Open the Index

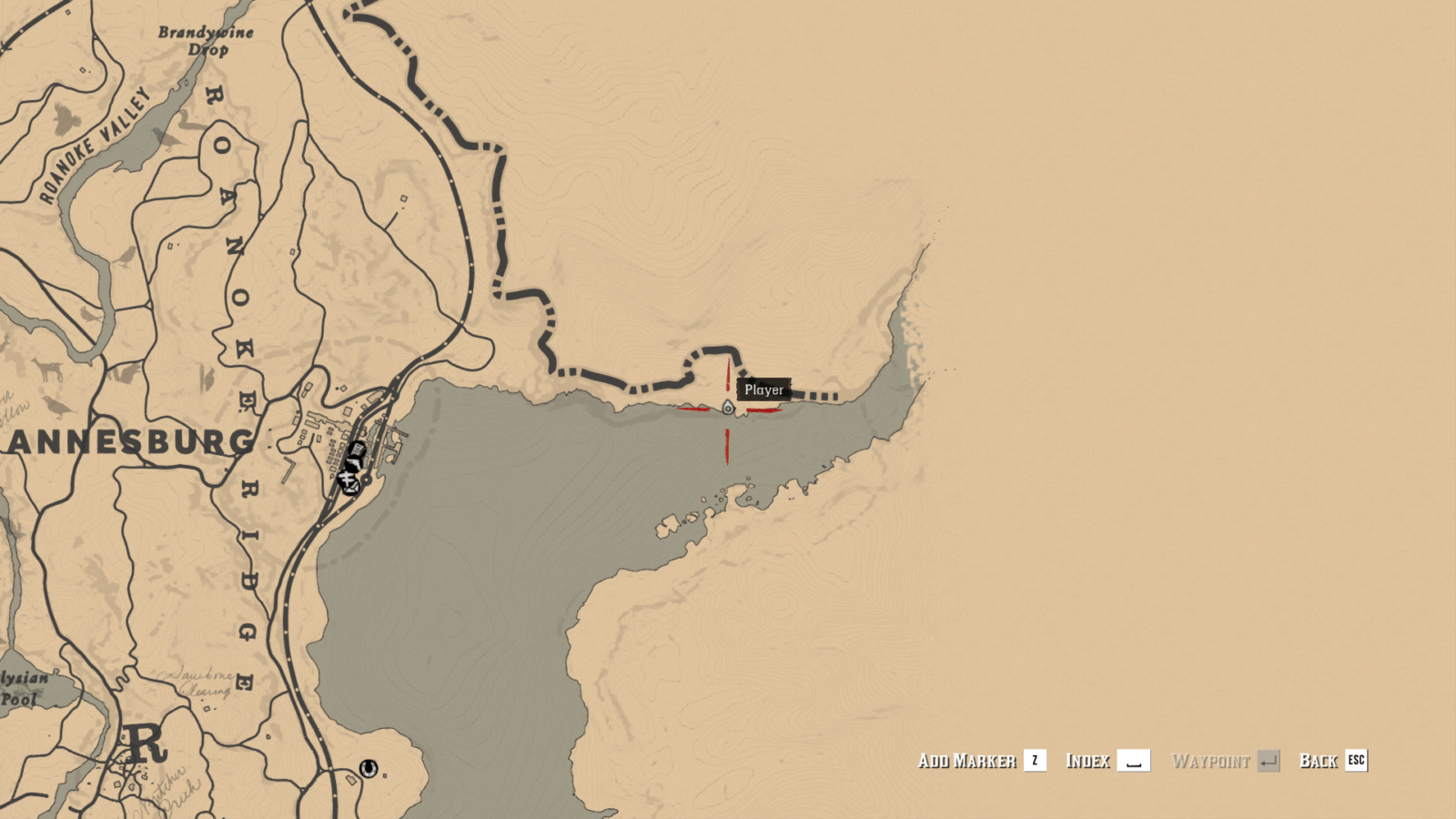pyautogui.click(x=1089, y=761)
